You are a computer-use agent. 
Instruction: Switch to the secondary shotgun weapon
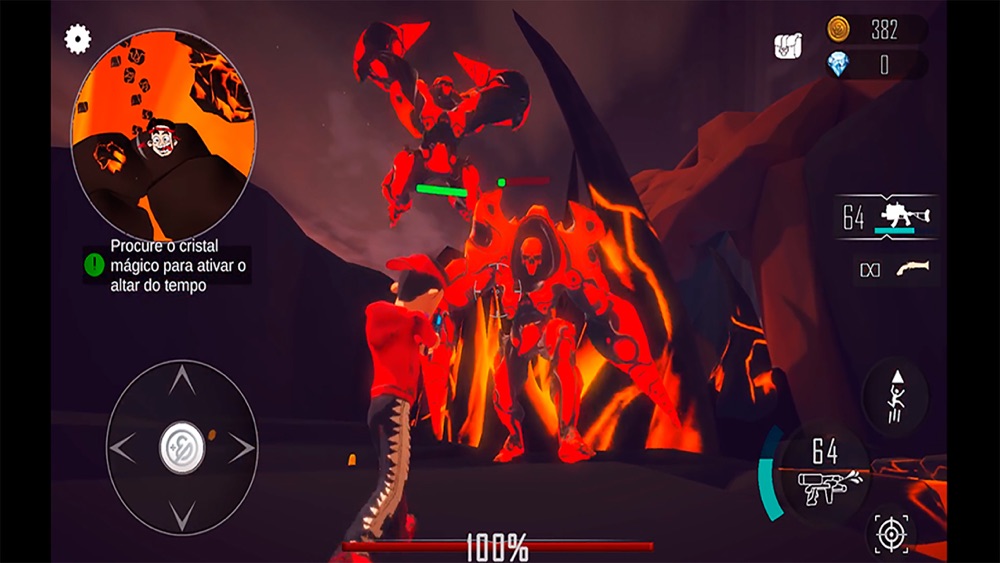[896, 270]
